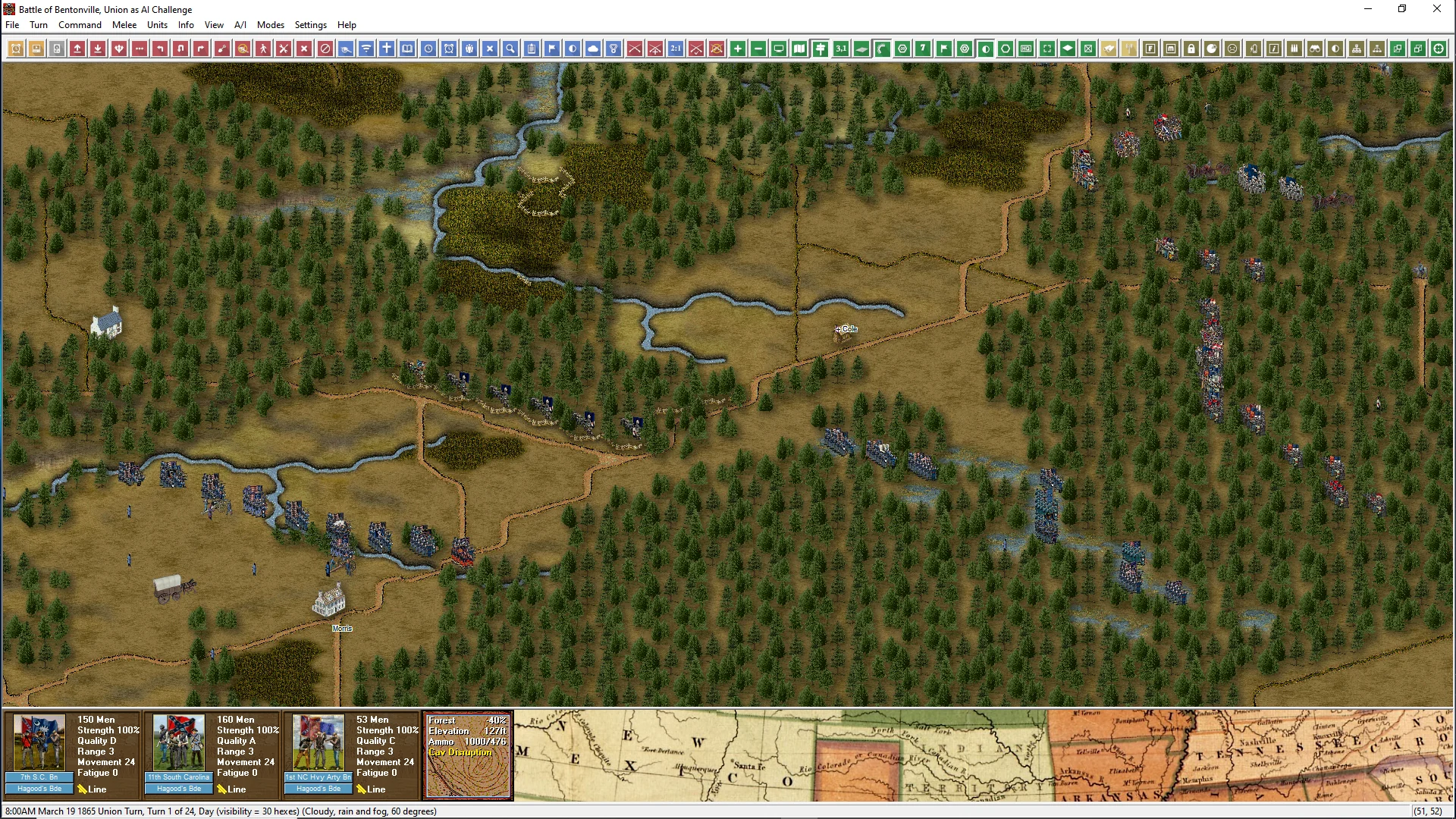Image resolution: width=1456 pixels, height=819 pixels.
Task: Click the padlock toolbar icon
Action: (1192, 49)
